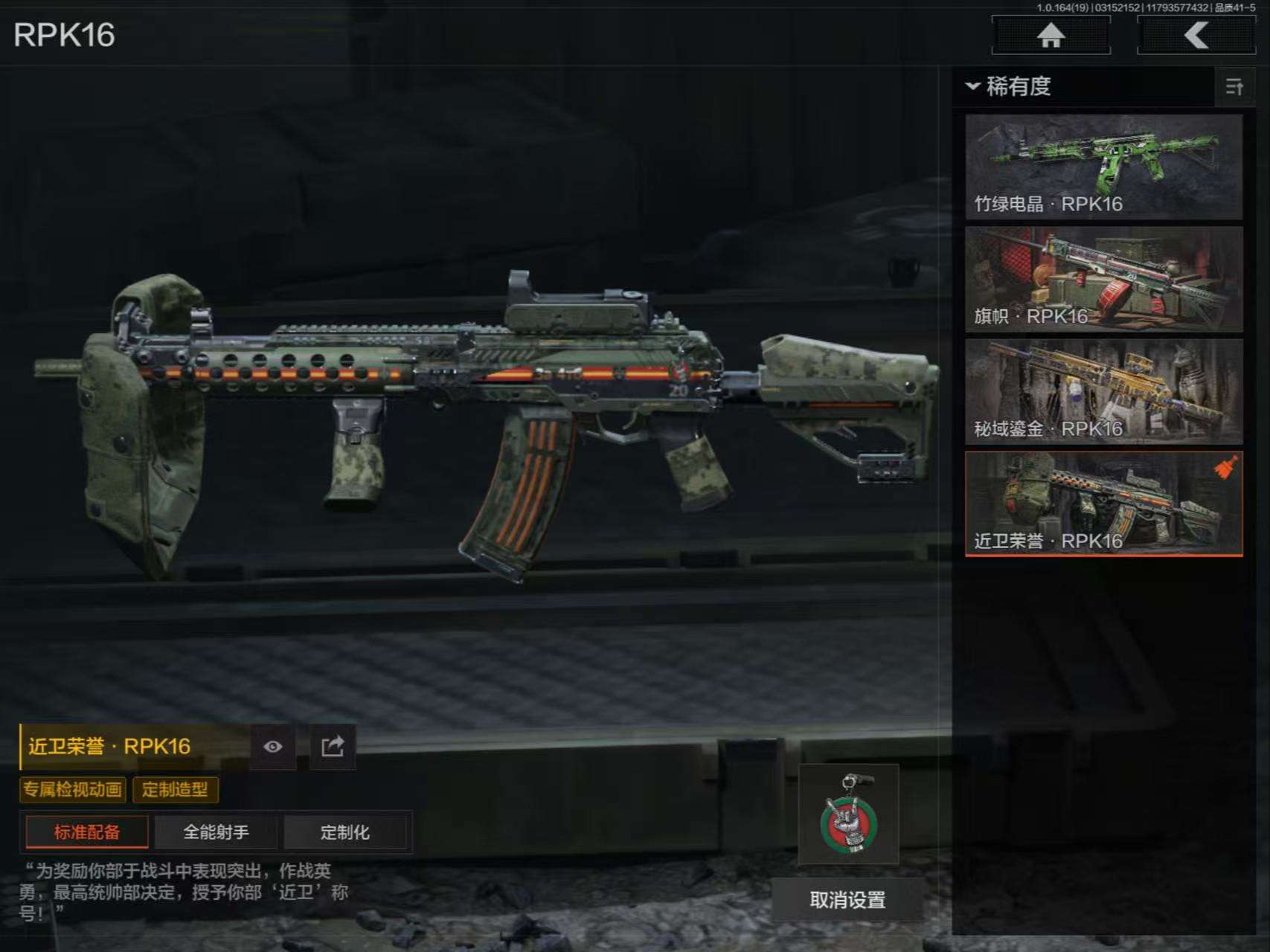Select the 竹绿电晶 RPK16 skin

click(1103, 167)
